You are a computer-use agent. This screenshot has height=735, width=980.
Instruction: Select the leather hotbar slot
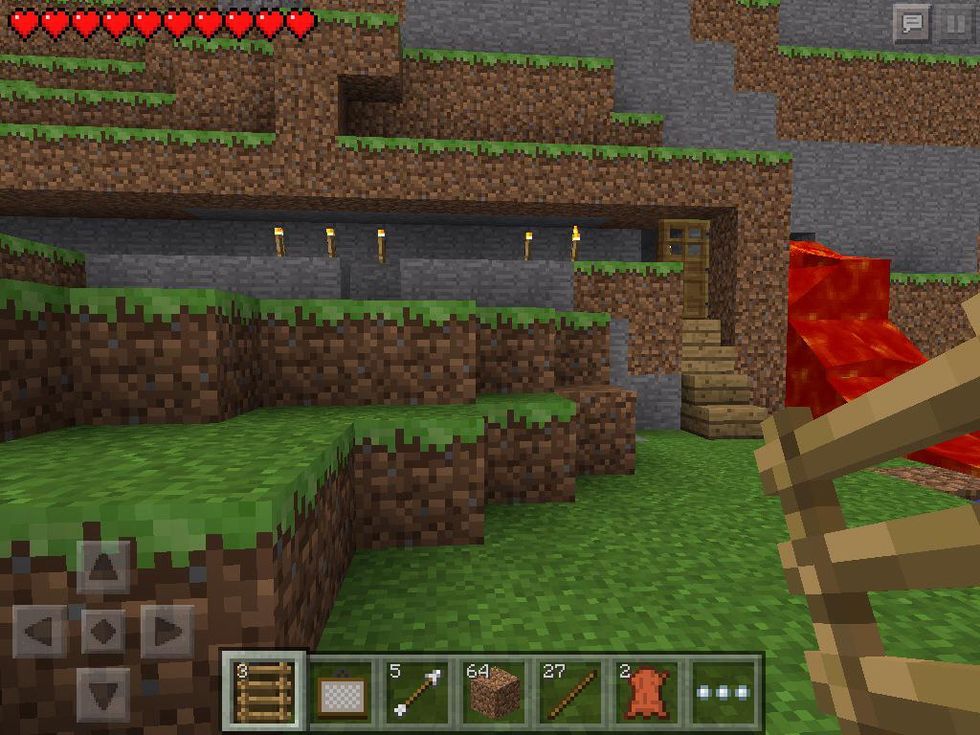click(646, 691)
